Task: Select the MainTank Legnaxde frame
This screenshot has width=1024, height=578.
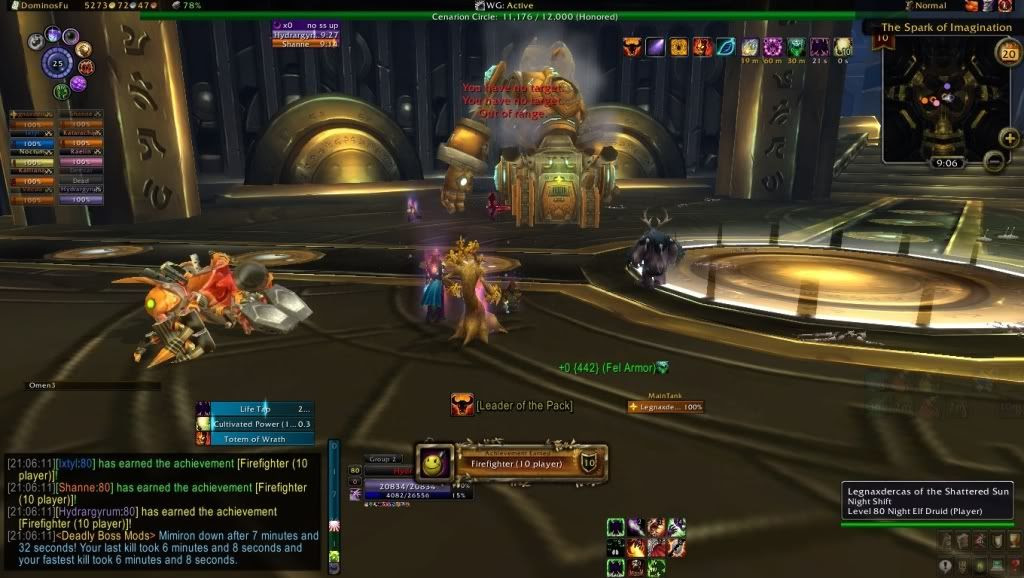Action: pos(665,407)
